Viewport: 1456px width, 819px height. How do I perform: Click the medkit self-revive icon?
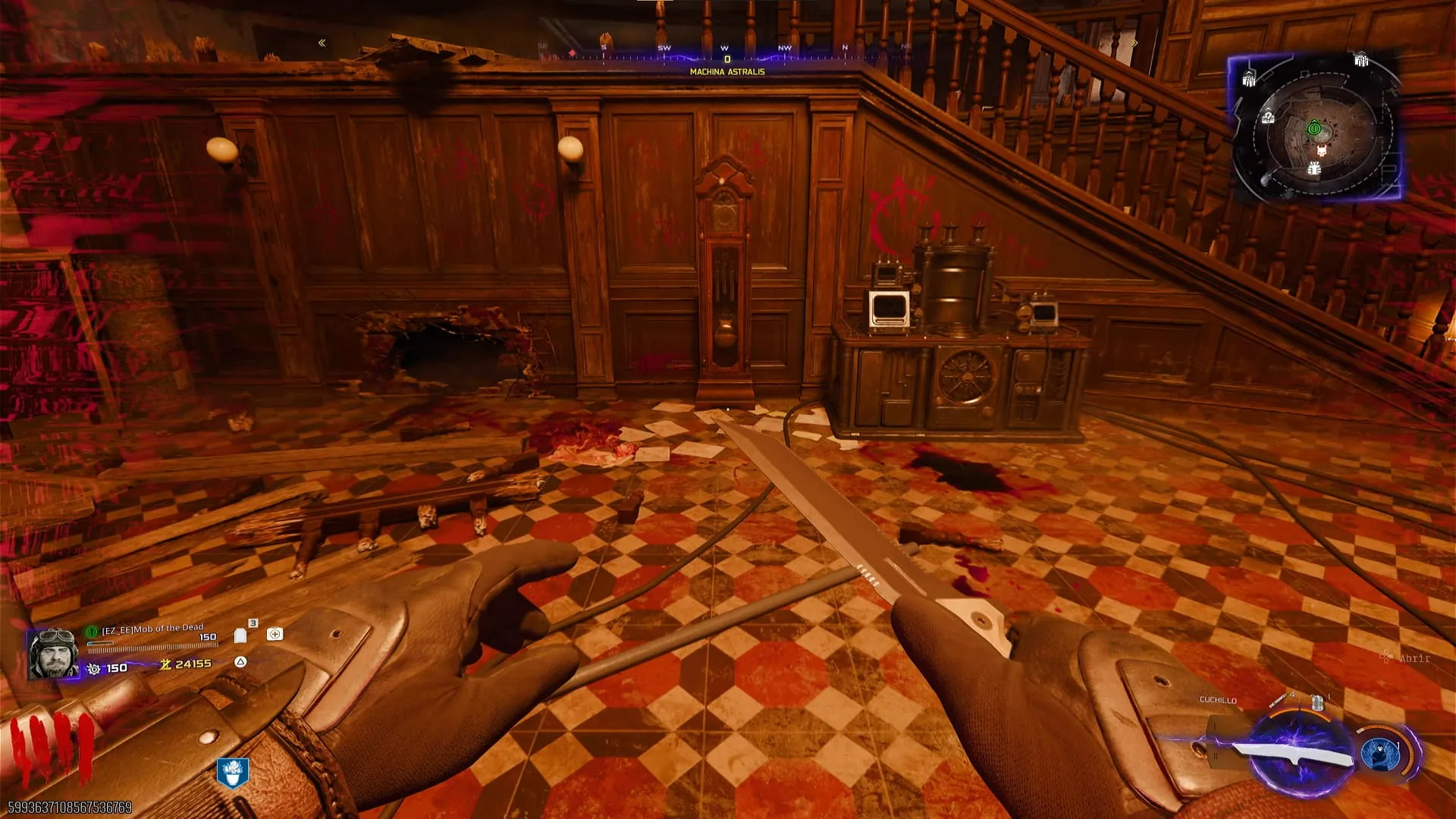click(275, 634)
